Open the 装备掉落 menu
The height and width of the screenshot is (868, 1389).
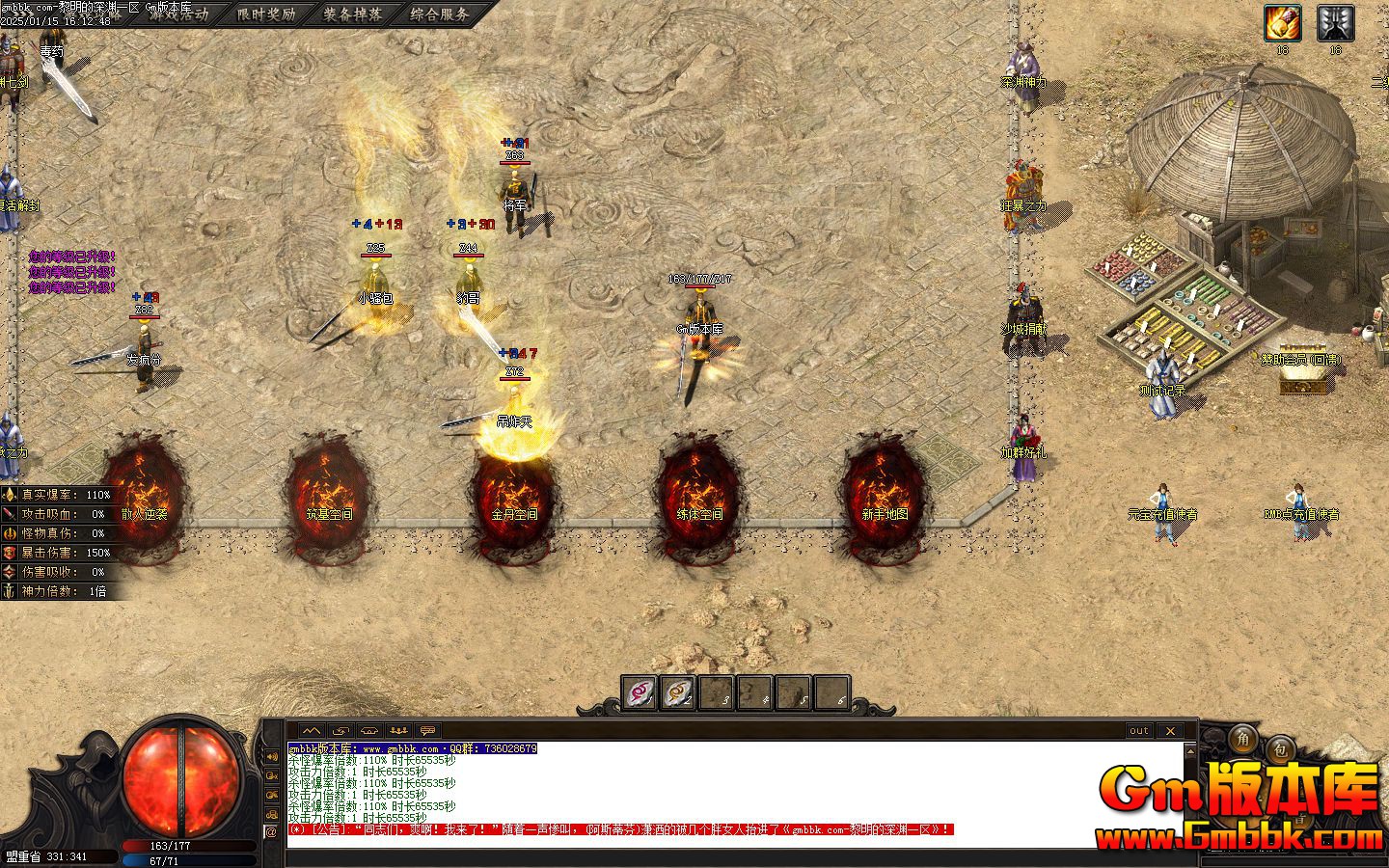[x=352, y=14]
